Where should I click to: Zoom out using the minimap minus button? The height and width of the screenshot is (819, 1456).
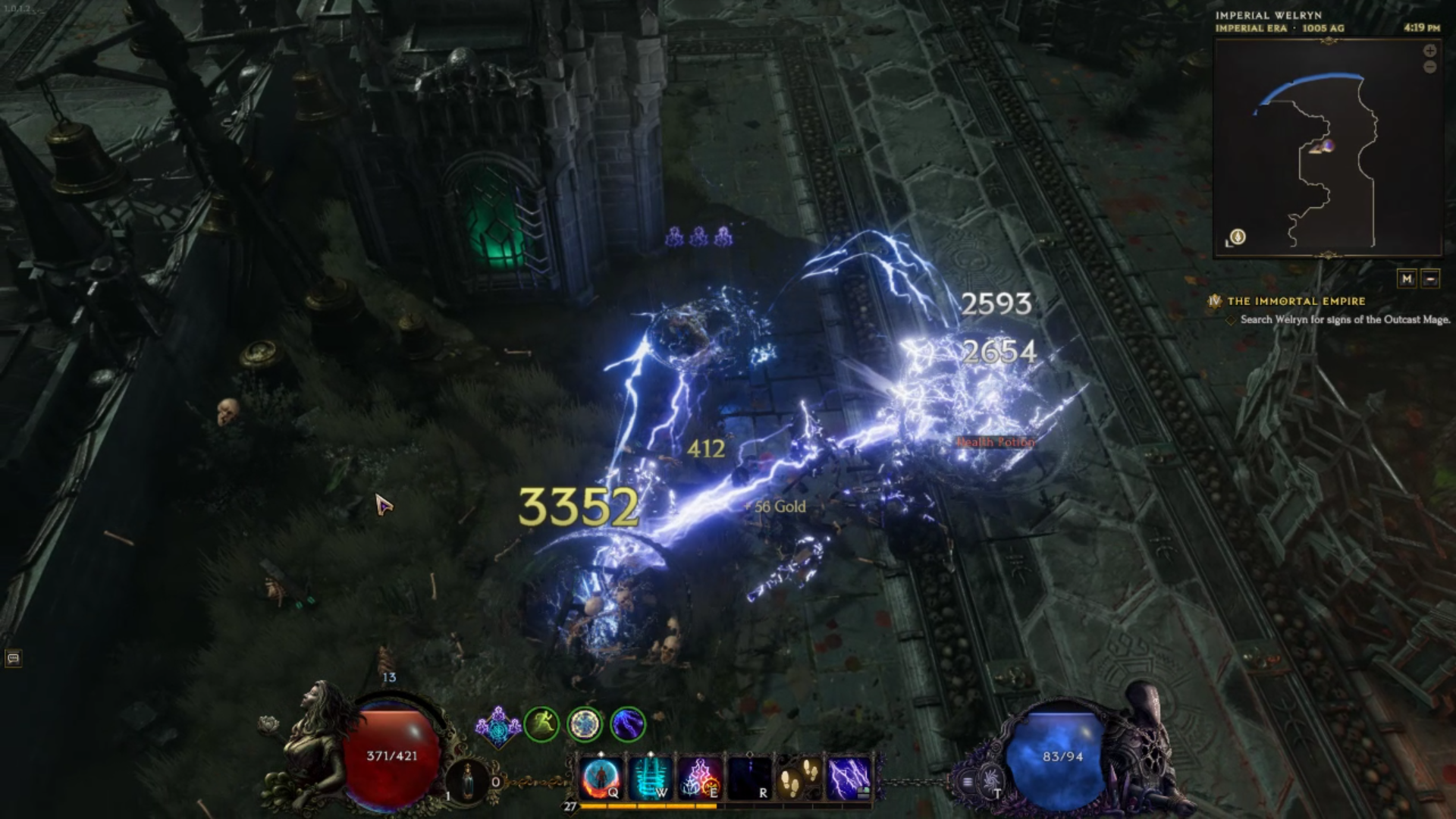tap(1430, 67)
